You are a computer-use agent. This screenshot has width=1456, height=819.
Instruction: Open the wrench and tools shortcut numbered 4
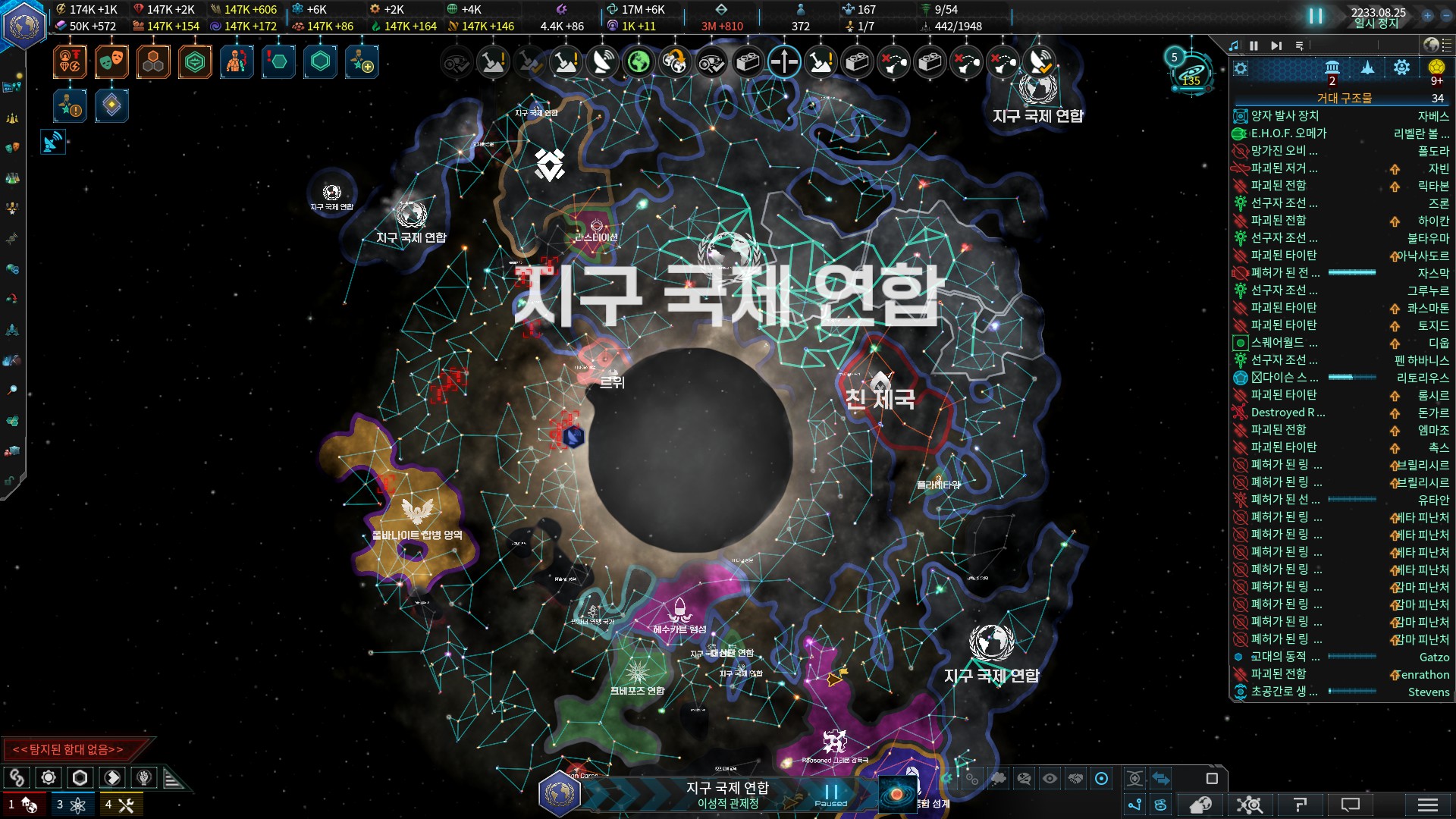click(121, 805)
